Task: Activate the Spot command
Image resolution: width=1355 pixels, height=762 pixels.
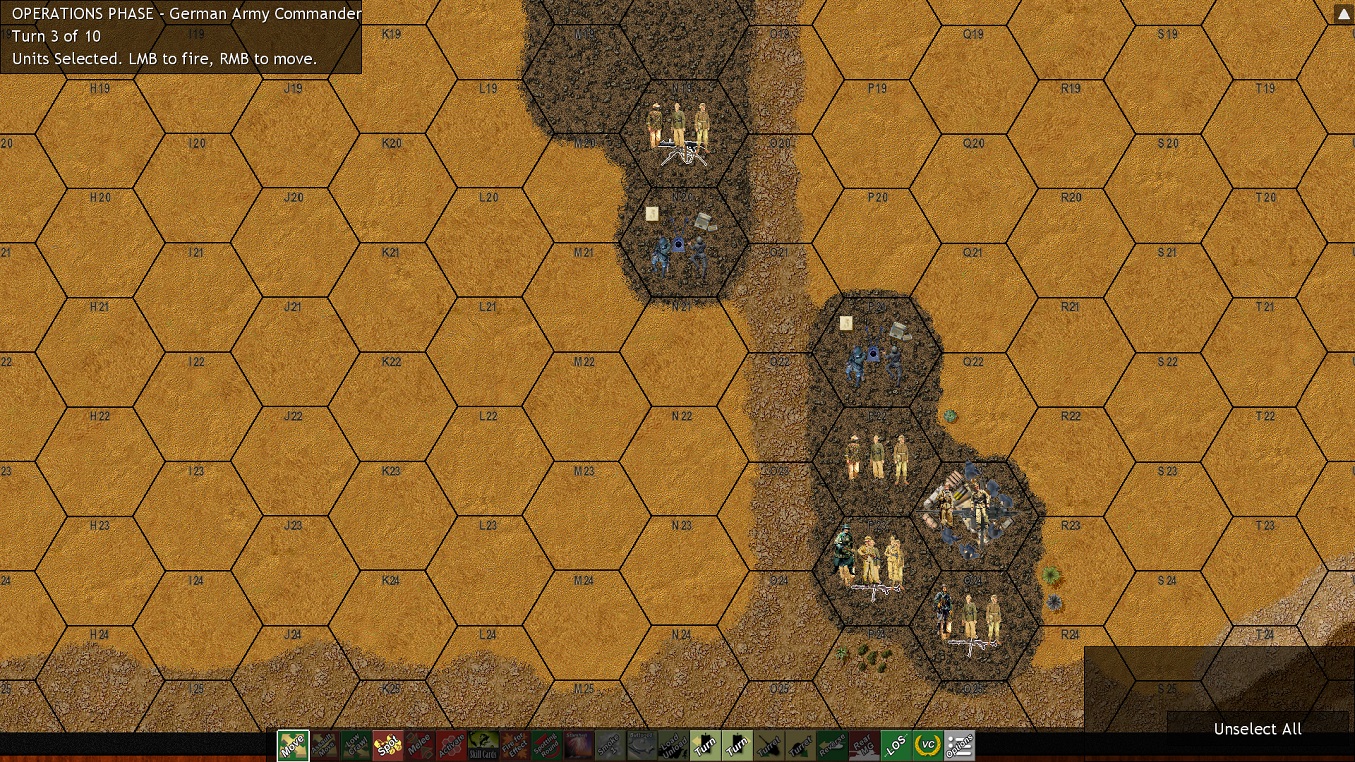Action: 389,746
